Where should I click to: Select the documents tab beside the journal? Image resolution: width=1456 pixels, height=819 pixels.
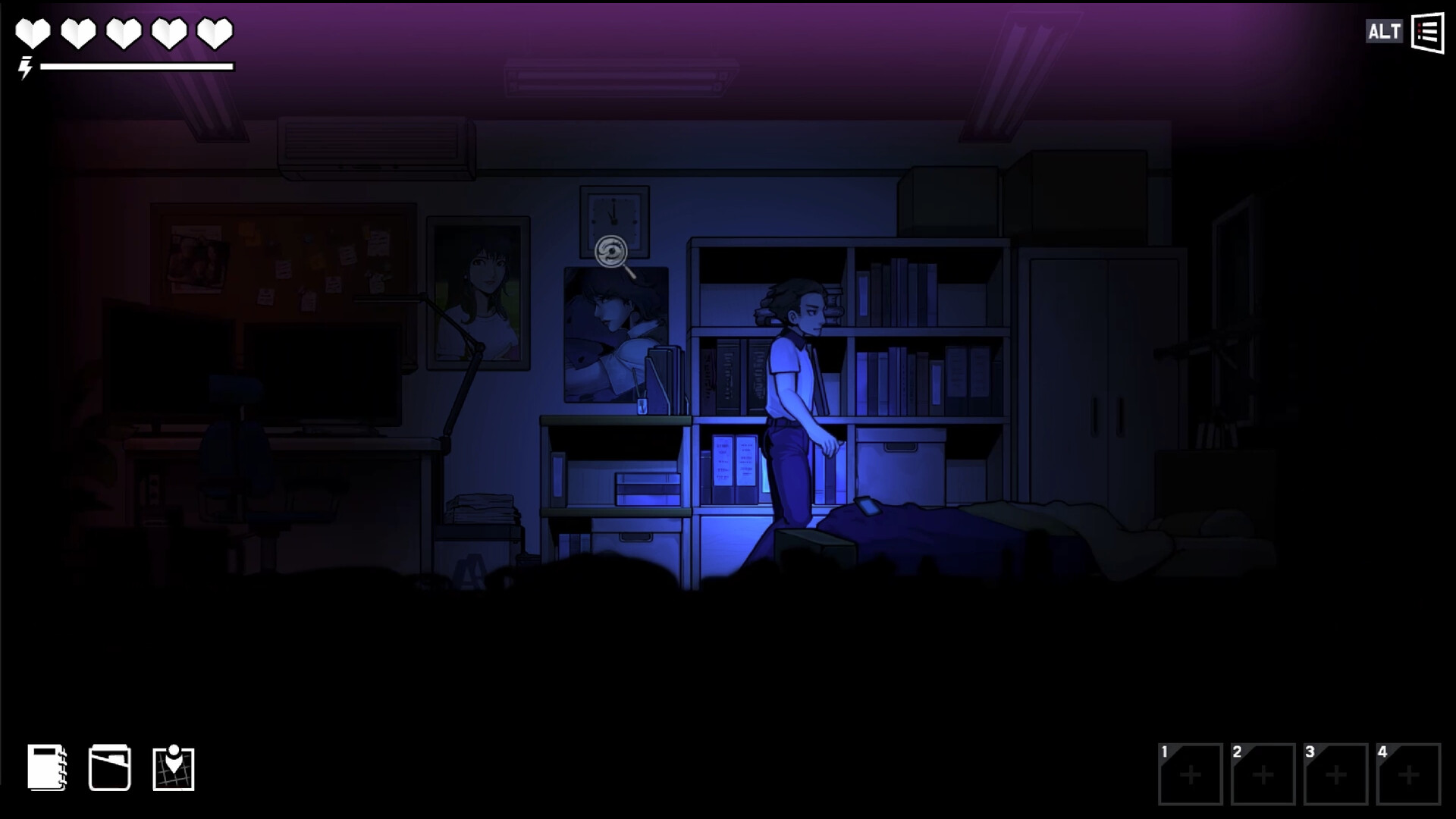tap(111, 769)
